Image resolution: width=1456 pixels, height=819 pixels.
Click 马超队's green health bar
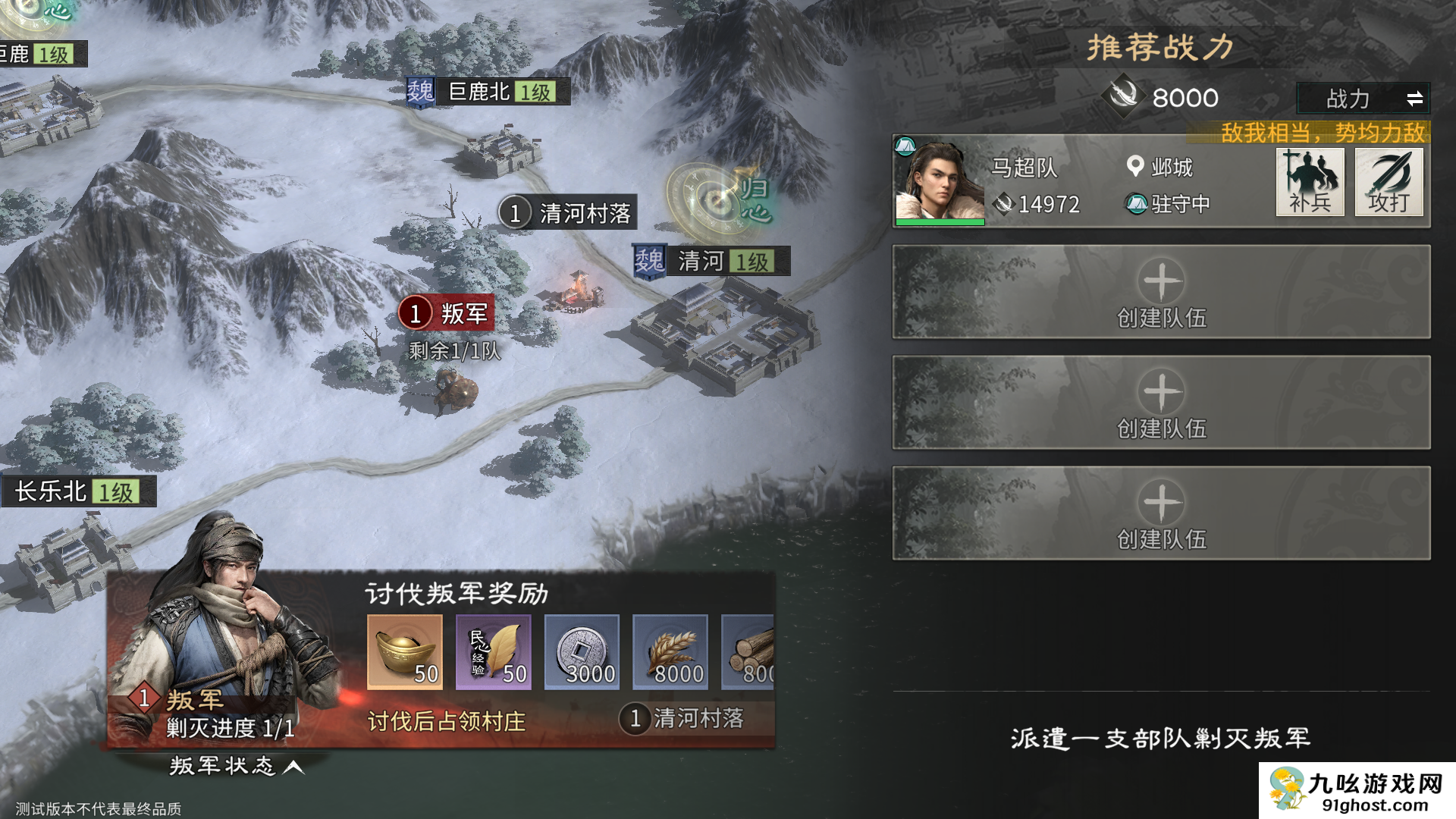pyautogui.click(x=940, y=221)
